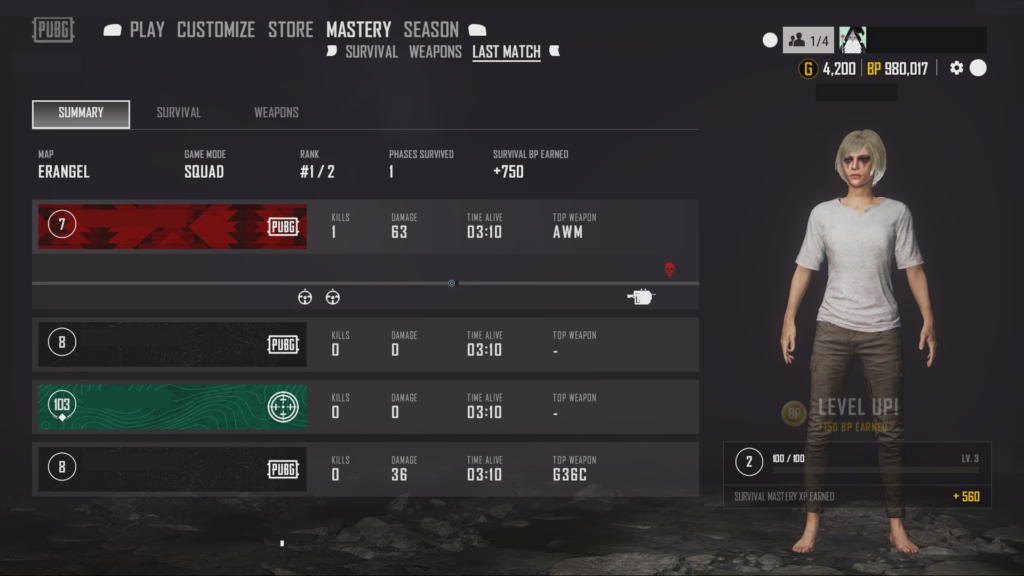
Task: Open the Store
Action: [290, 30]
